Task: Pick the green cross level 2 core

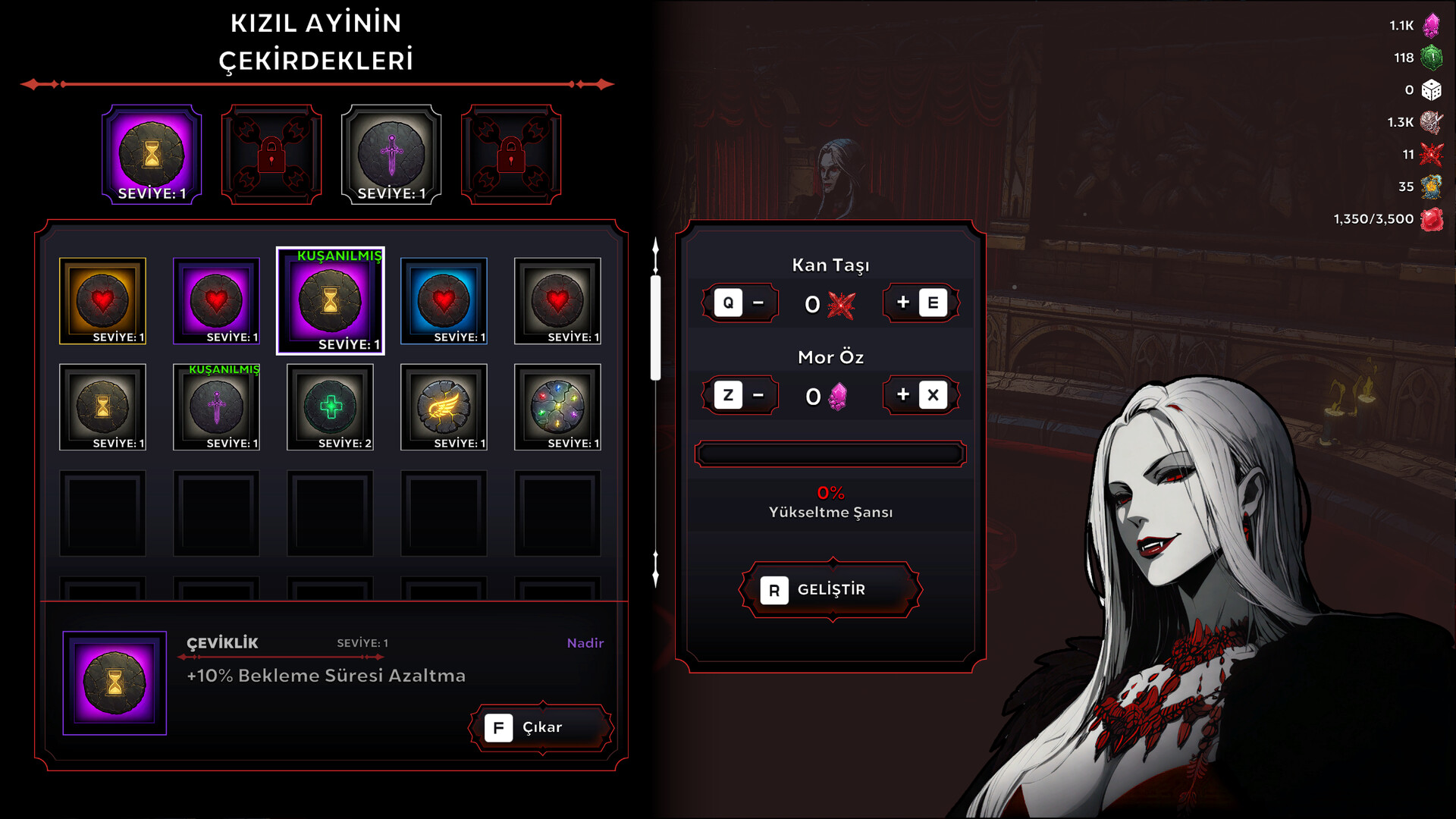Action: [x=331, y=407]
